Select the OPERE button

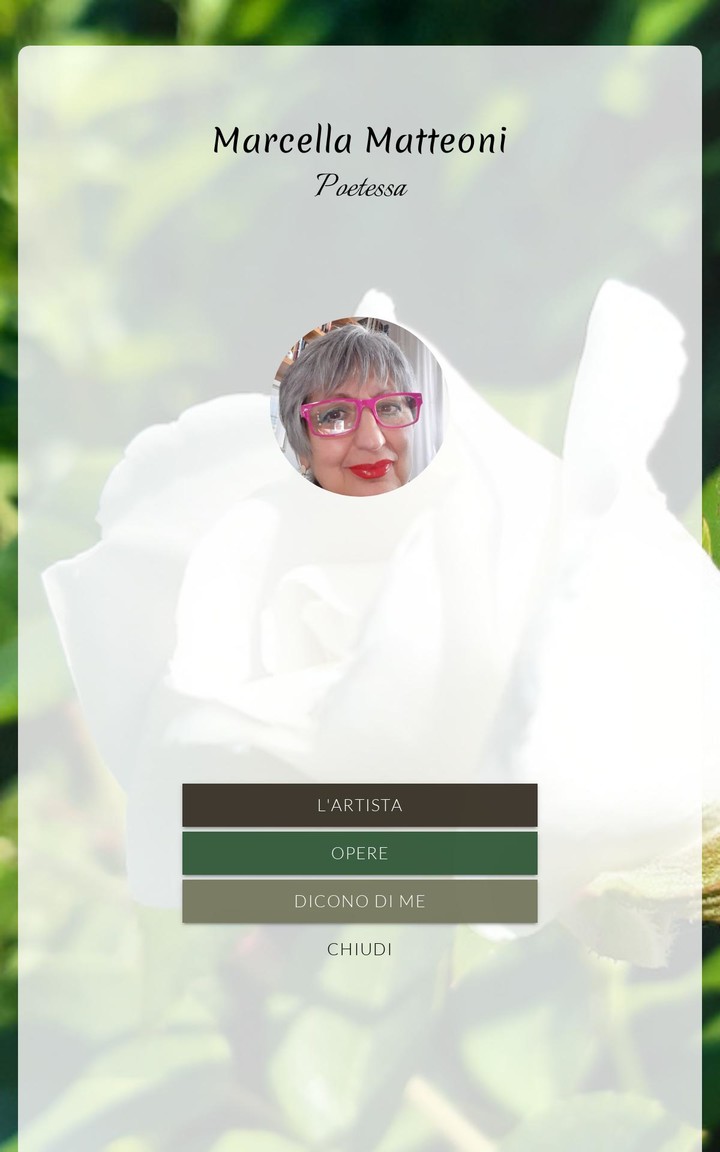359,853
